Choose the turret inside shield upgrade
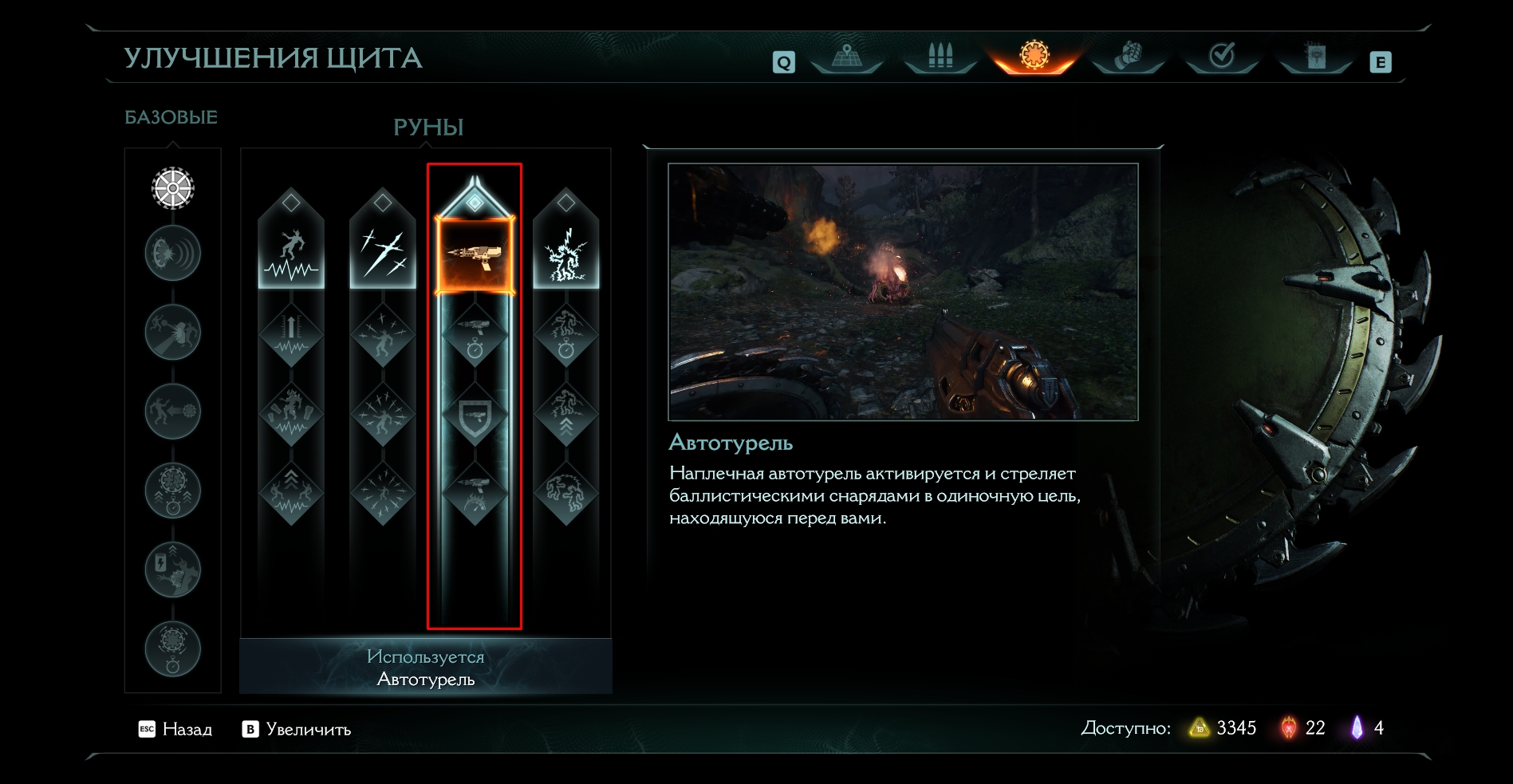The width and height of the screenshot is (1513, 784). pos(475,415)
